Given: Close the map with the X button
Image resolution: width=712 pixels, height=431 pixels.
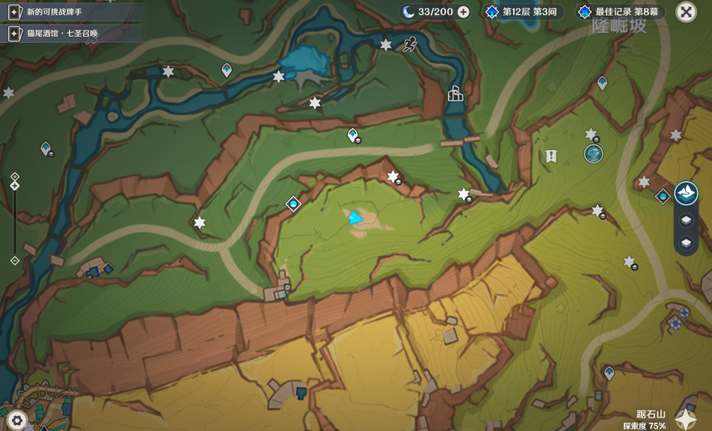Looking at the screenshot, I should [x=686, y=12].
